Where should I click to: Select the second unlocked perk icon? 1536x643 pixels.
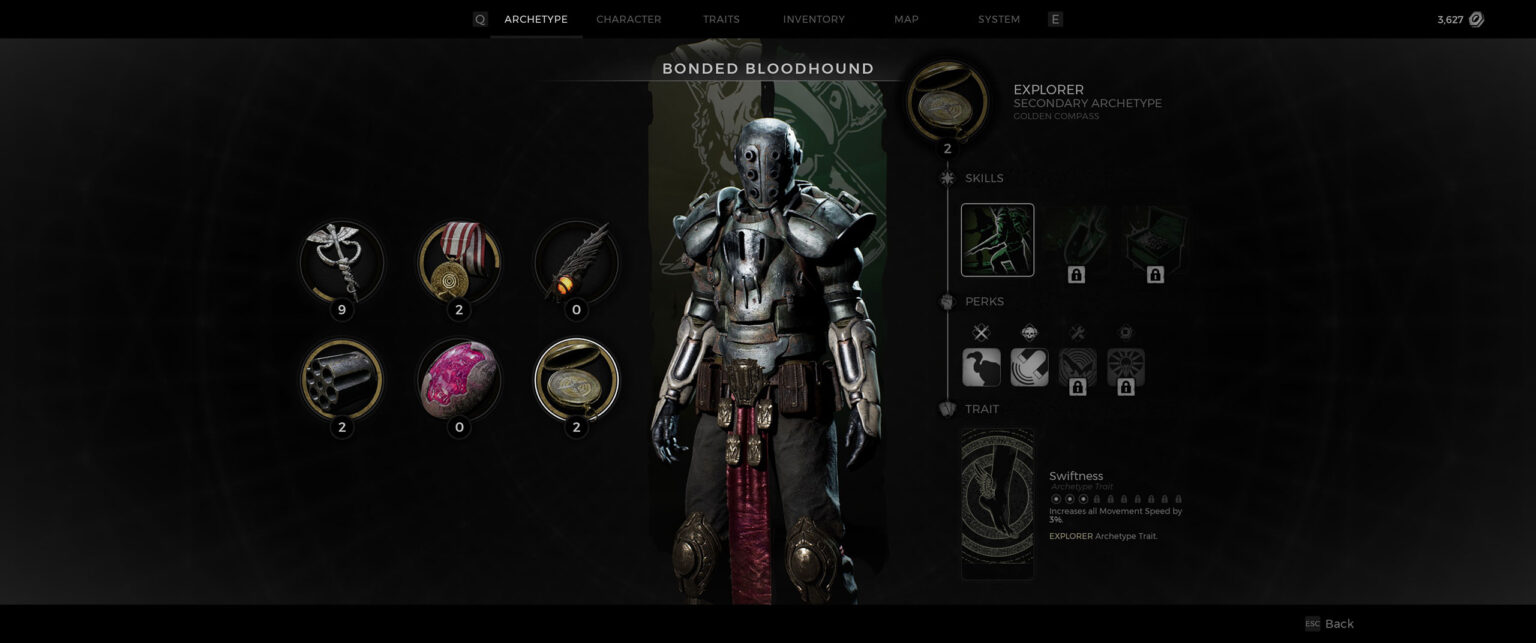point(1029,367)
